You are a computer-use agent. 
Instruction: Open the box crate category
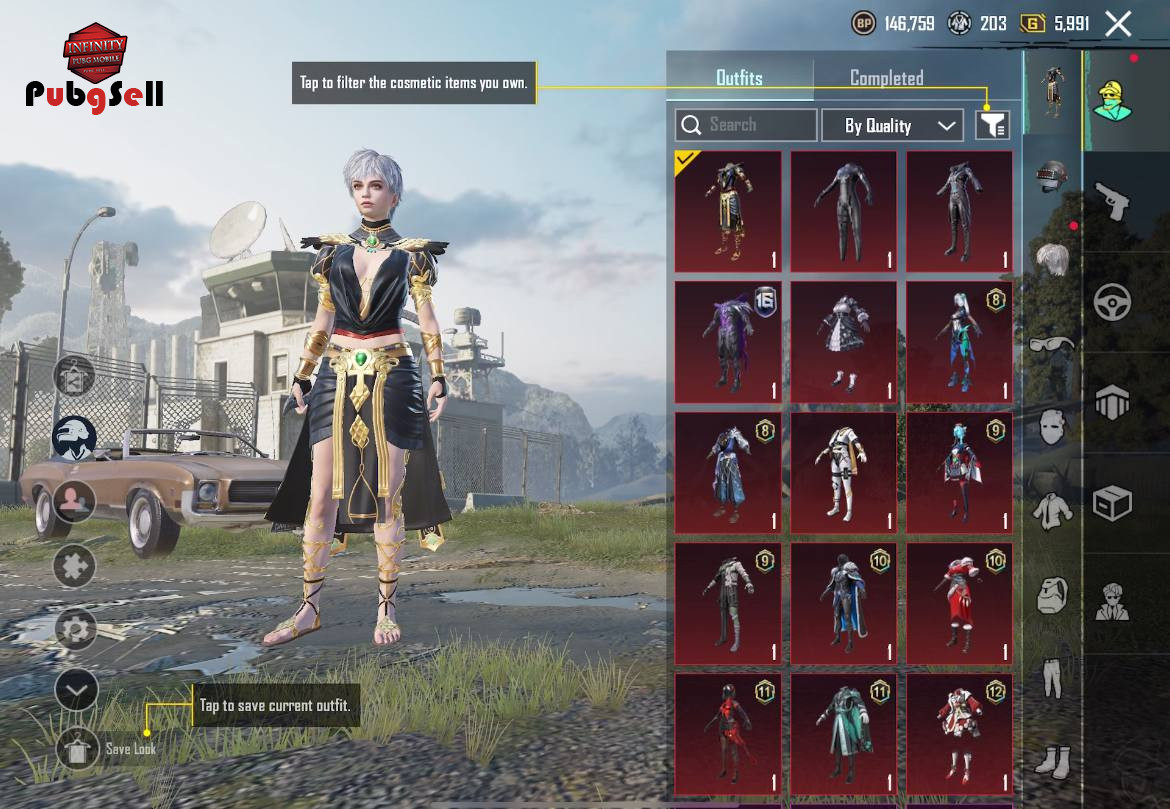coord(1111,503)
